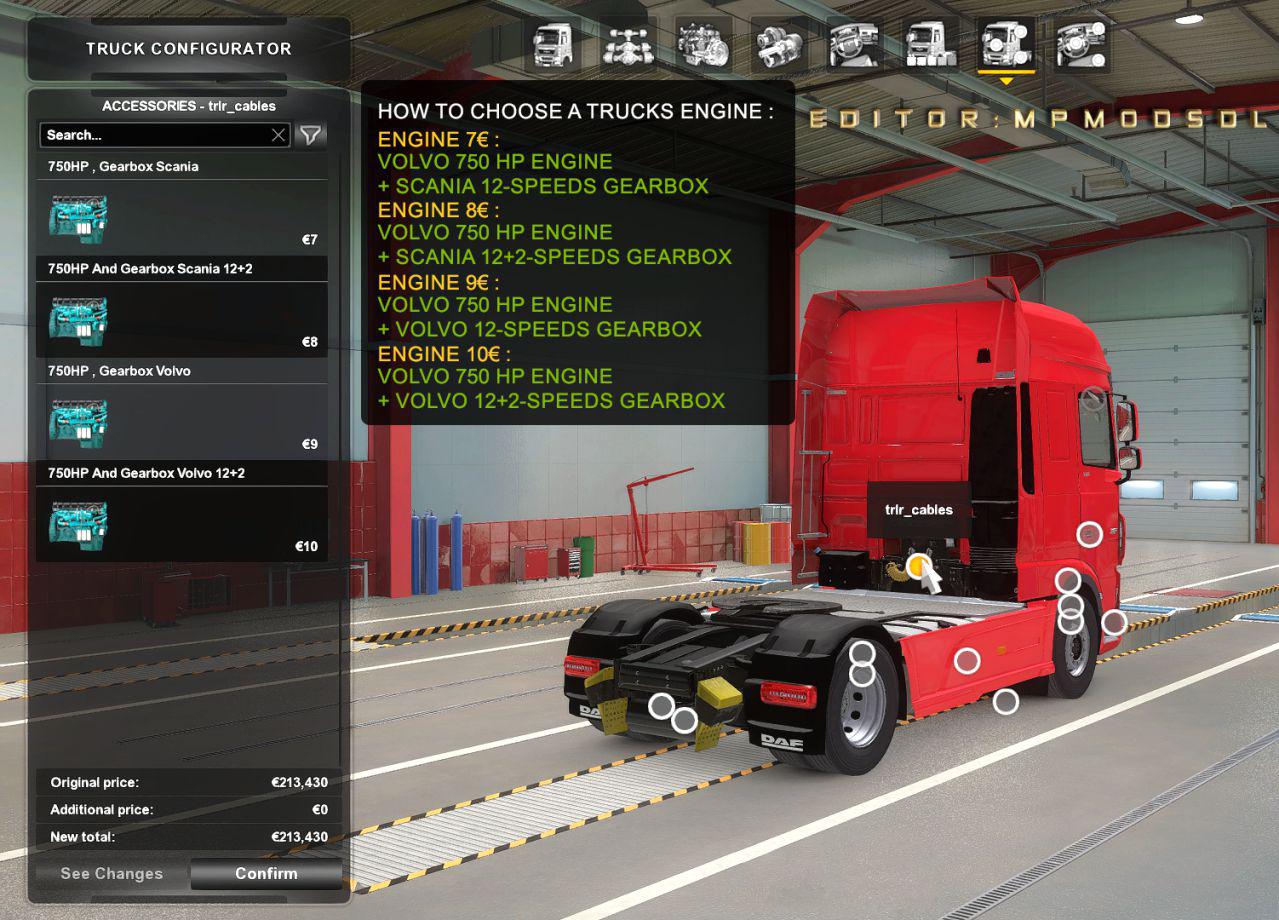The height and width of the screenshot is (920, 1279).
Task: Open the truck cabin category tab
Action: (x=553, y=45)
